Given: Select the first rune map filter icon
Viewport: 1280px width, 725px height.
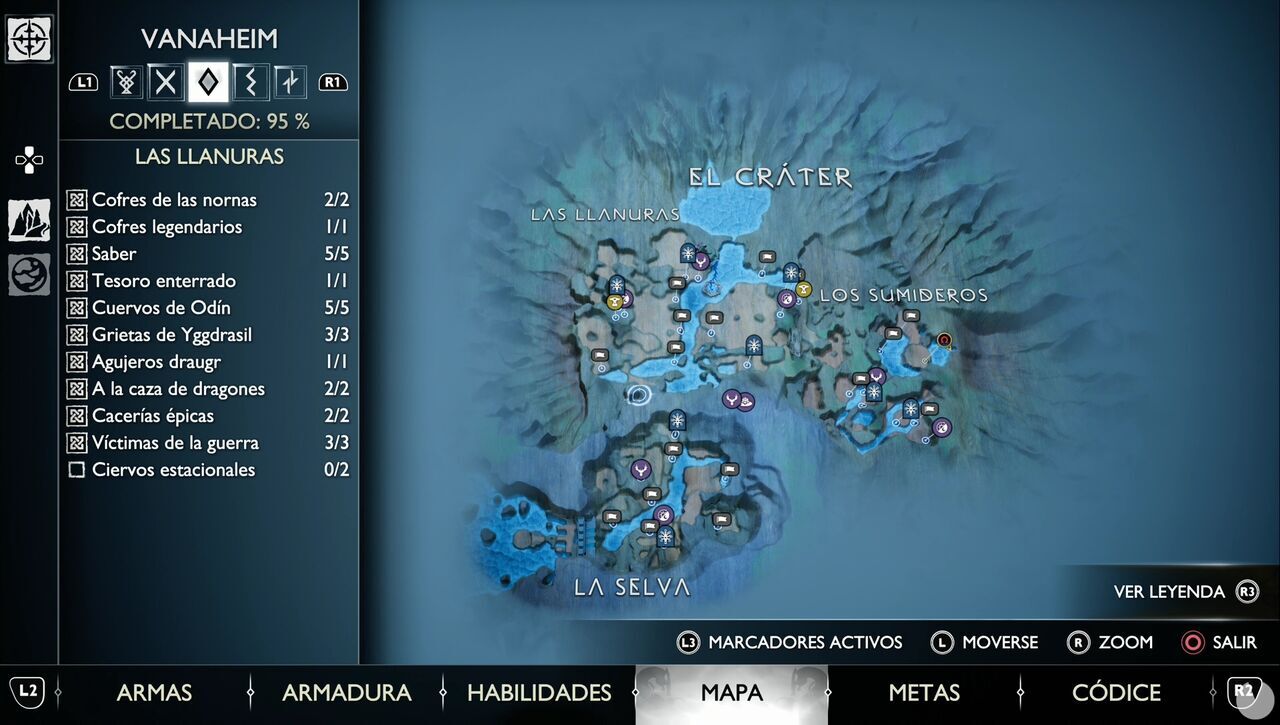Looking at the screenshot, I should pos(124,82).
